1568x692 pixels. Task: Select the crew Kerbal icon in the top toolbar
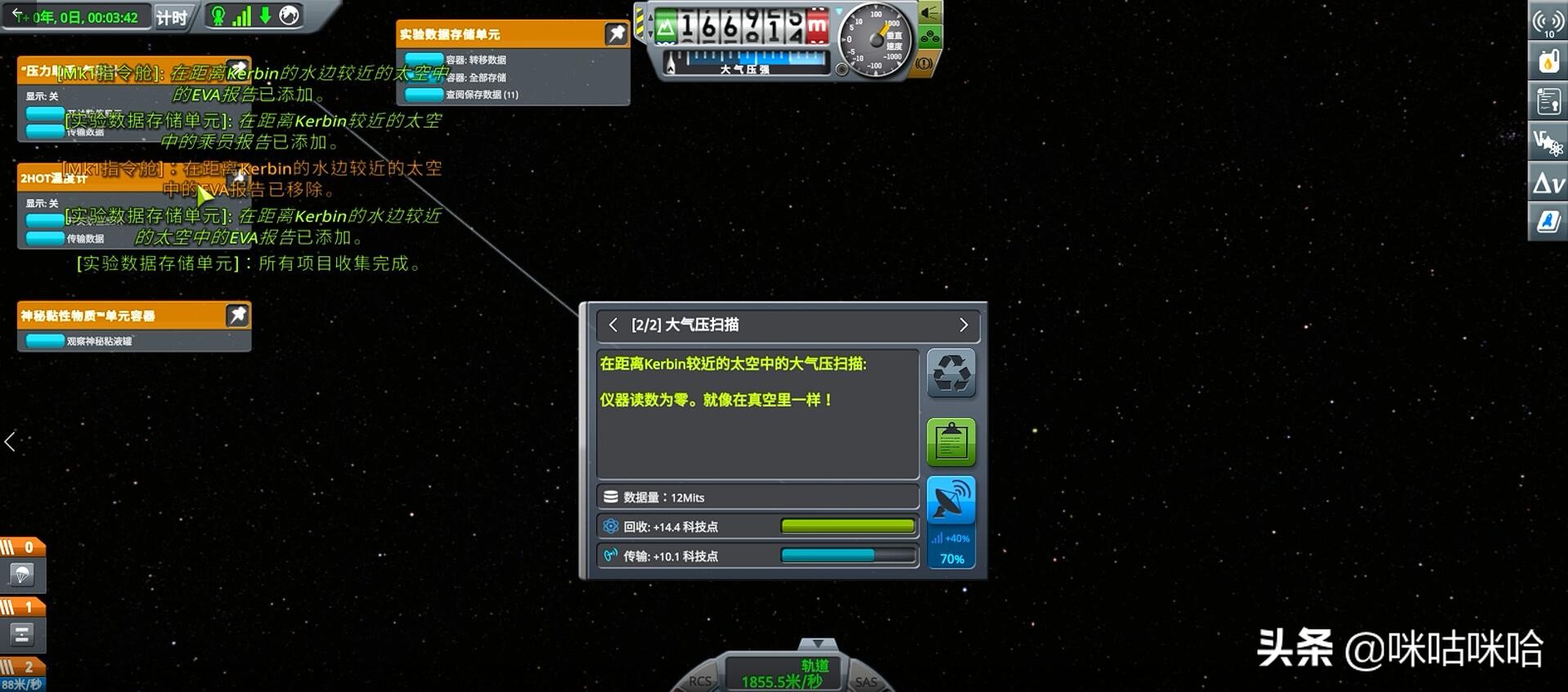point(217,15)
